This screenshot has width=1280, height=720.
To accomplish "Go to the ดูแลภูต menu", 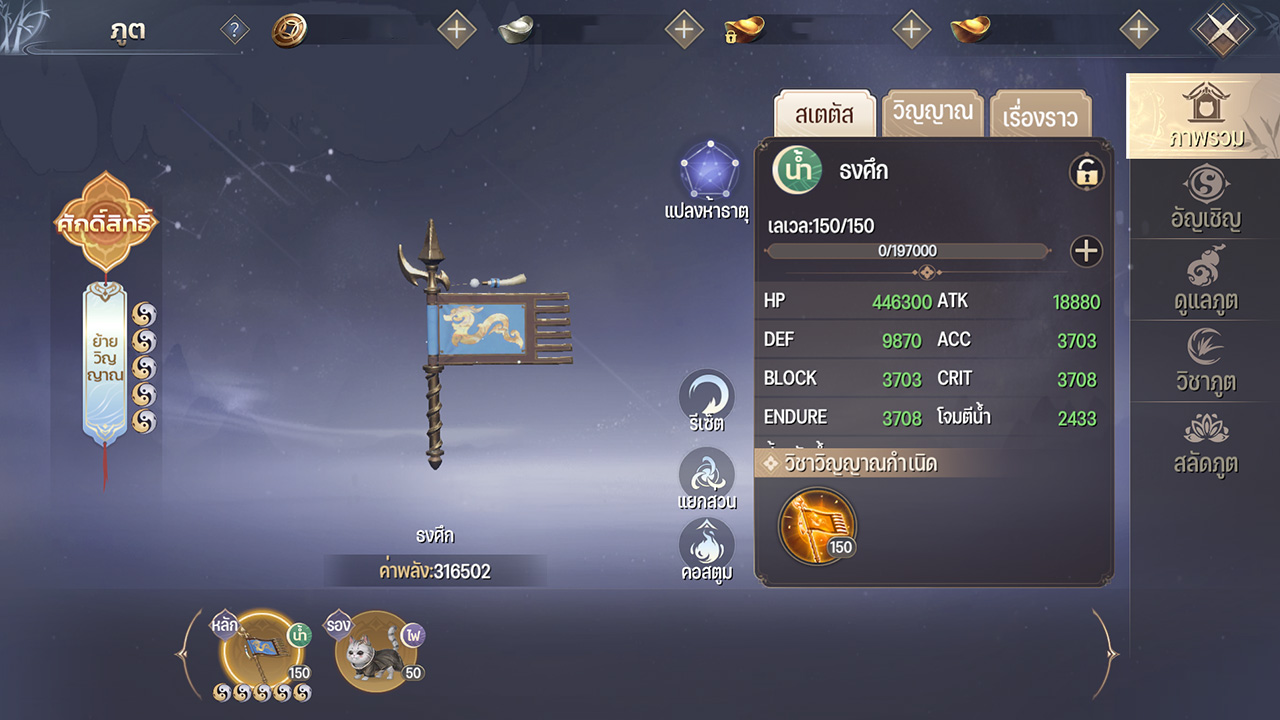I will click(1206, 281).
